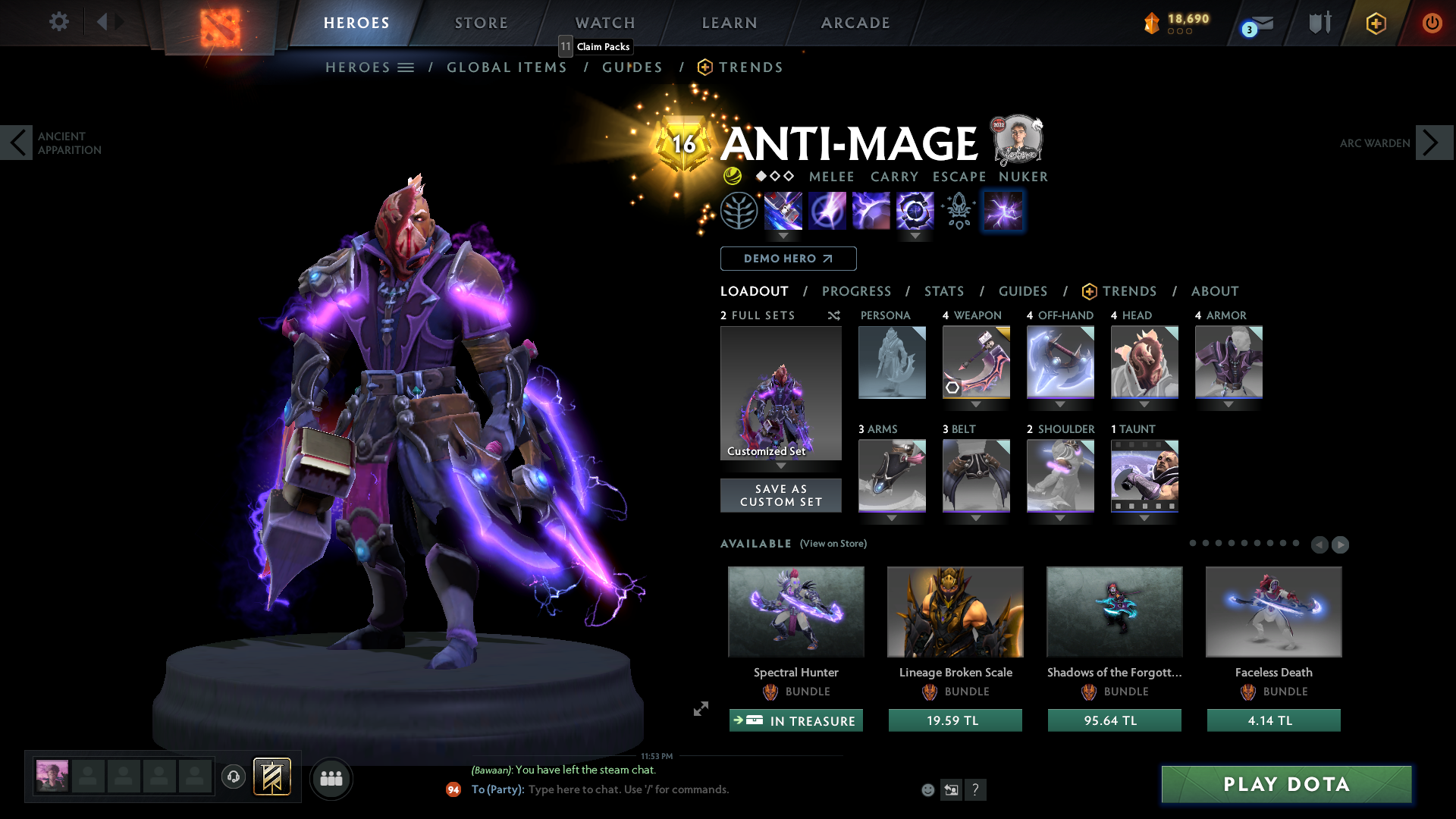Click the emoticon smiley in the chat bar
The height and width of the screenshot is (819, 1456).
927,789
